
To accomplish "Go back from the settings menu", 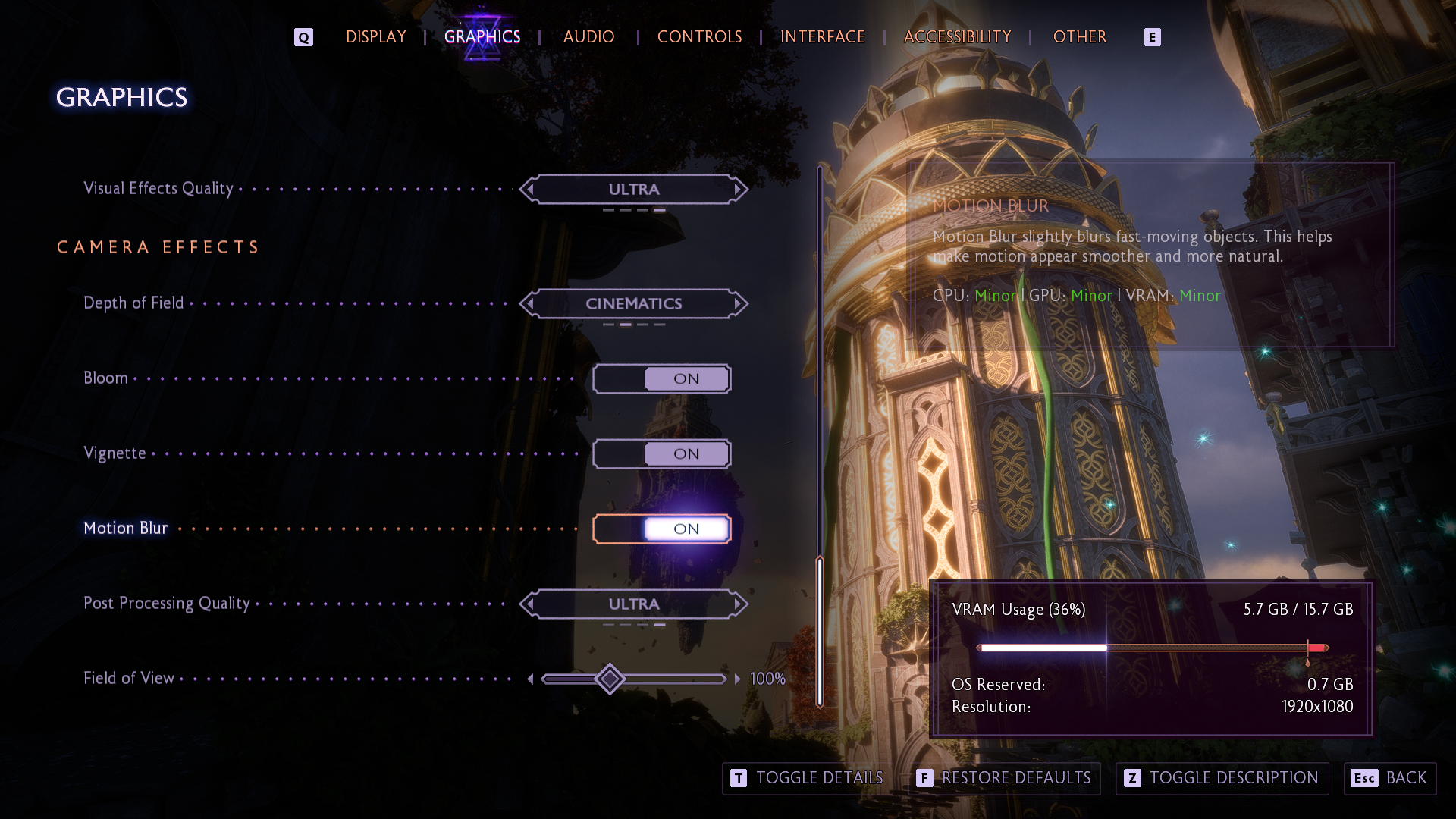I will coord(1390,778).
